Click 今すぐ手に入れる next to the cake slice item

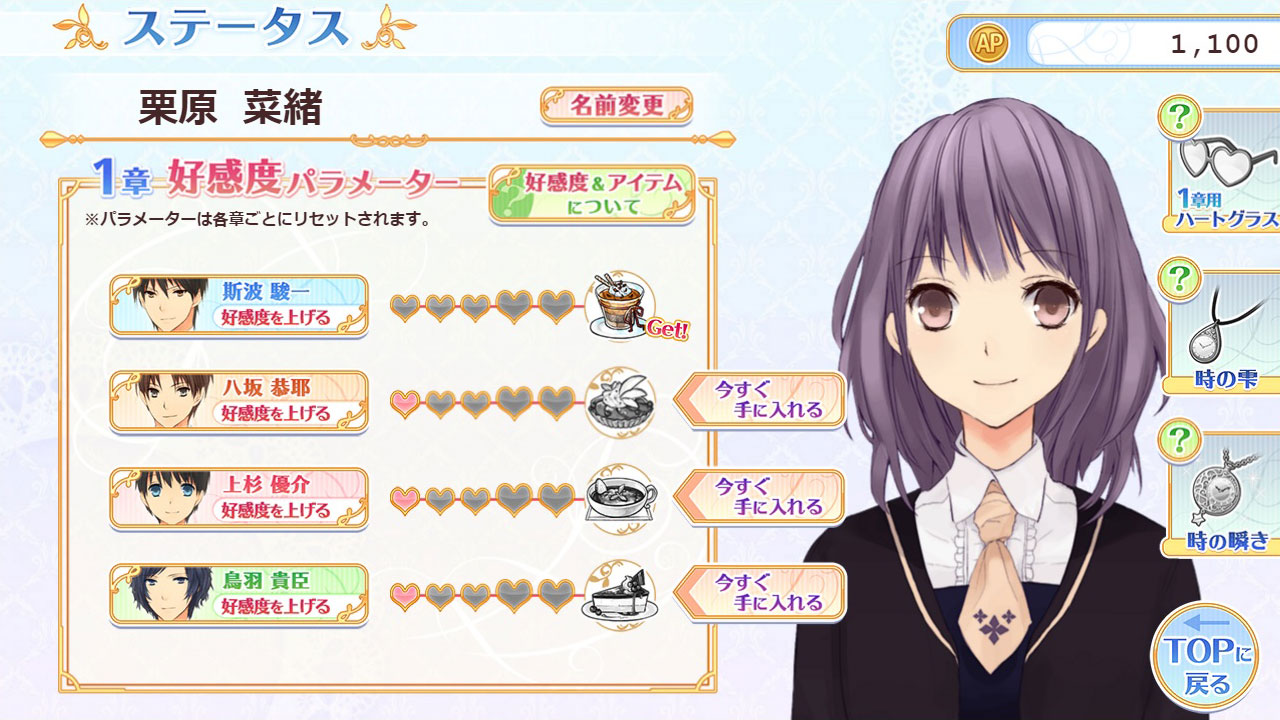(762, 593)
